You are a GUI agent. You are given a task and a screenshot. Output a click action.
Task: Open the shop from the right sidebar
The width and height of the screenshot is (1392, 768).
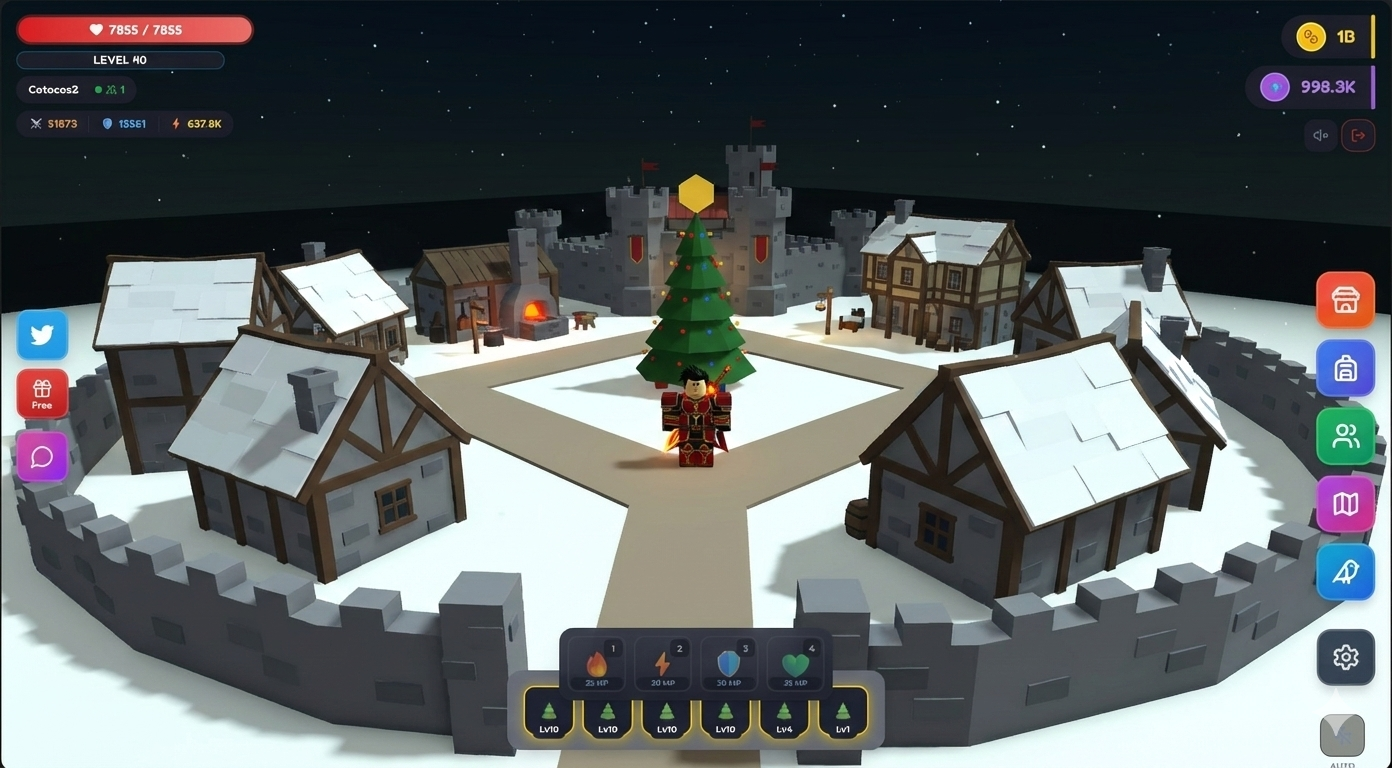(1345, 299)
